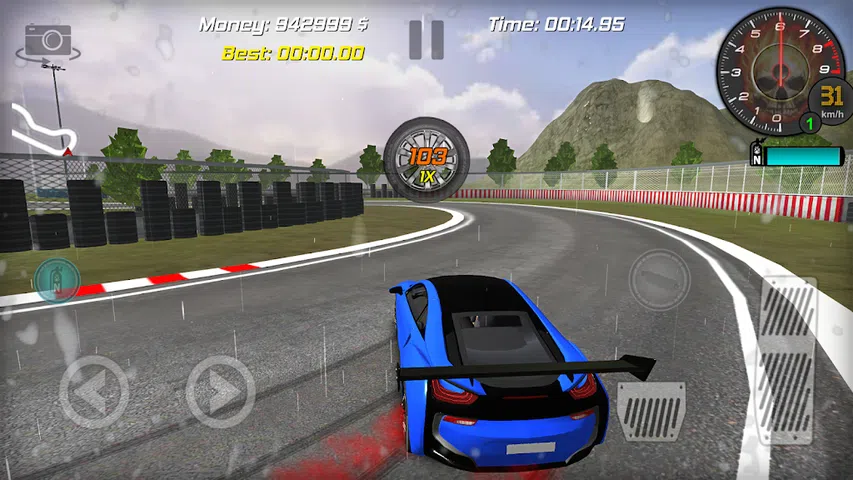Image resolution: width=853 pixels, height=480 pixels.
Task: Pull the round handbrake button
Action: point(660,278)
